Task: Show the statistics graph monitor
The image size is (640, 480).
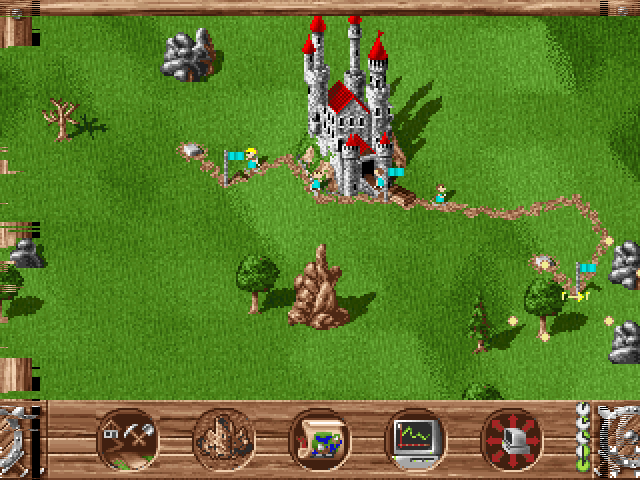Action: [x=416, y=439]
